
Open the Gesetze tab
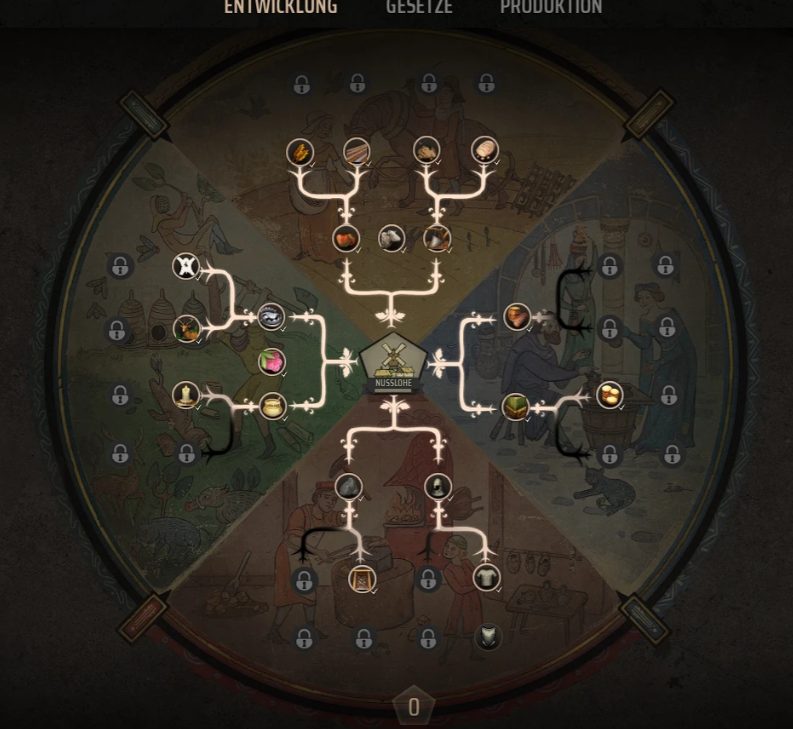click(x=419, y=8)
